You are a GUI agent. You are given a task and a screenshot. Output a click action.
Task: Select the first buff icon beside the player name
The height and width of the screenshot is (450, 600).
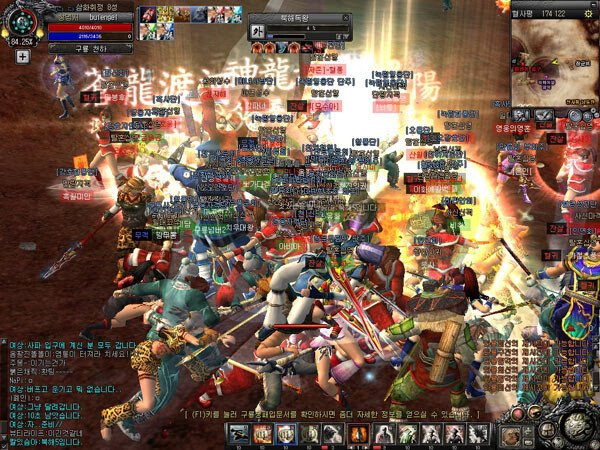point(147,14)
